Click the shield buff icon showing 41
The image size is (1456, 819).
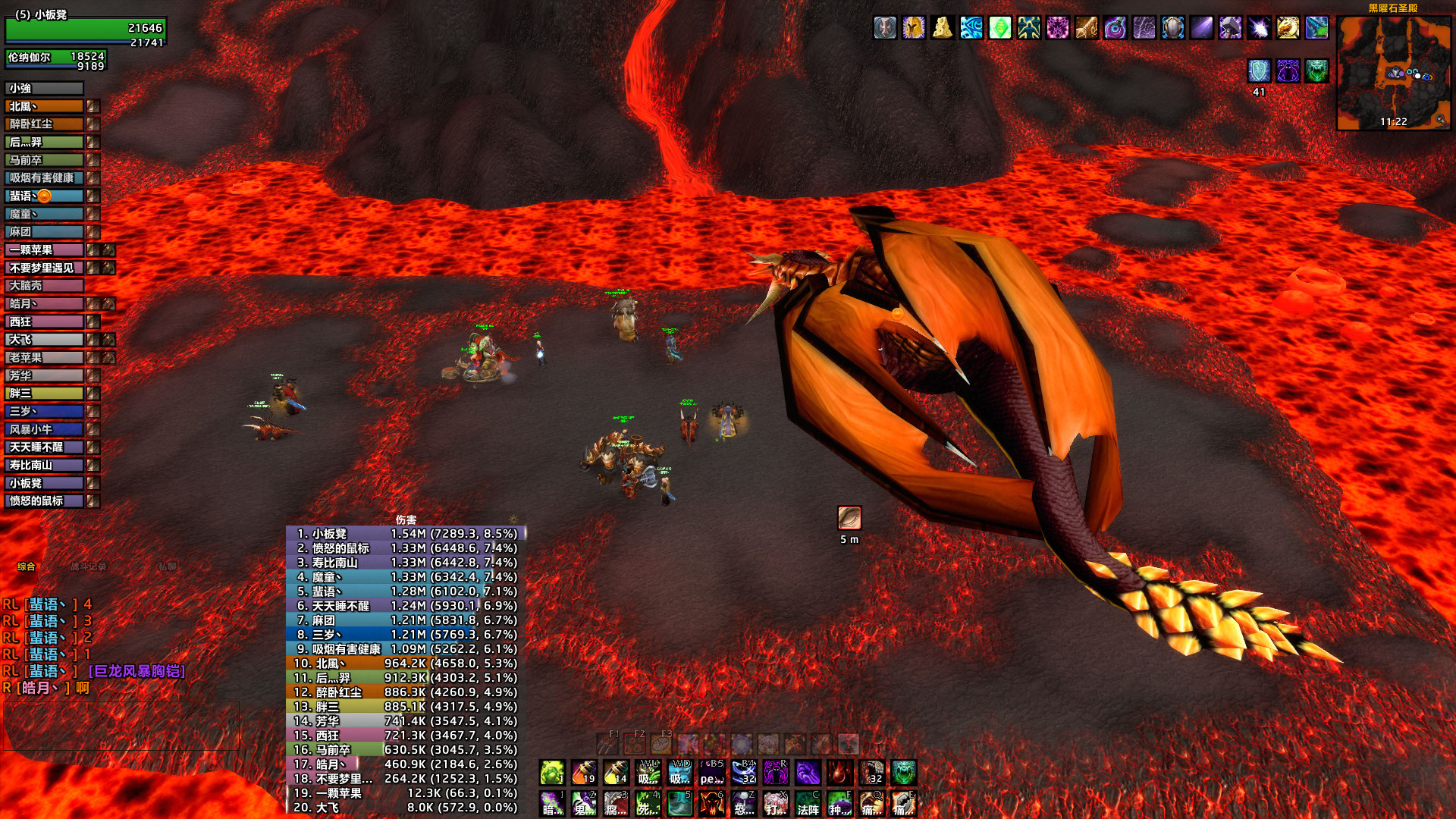(x=1259, y=71)
